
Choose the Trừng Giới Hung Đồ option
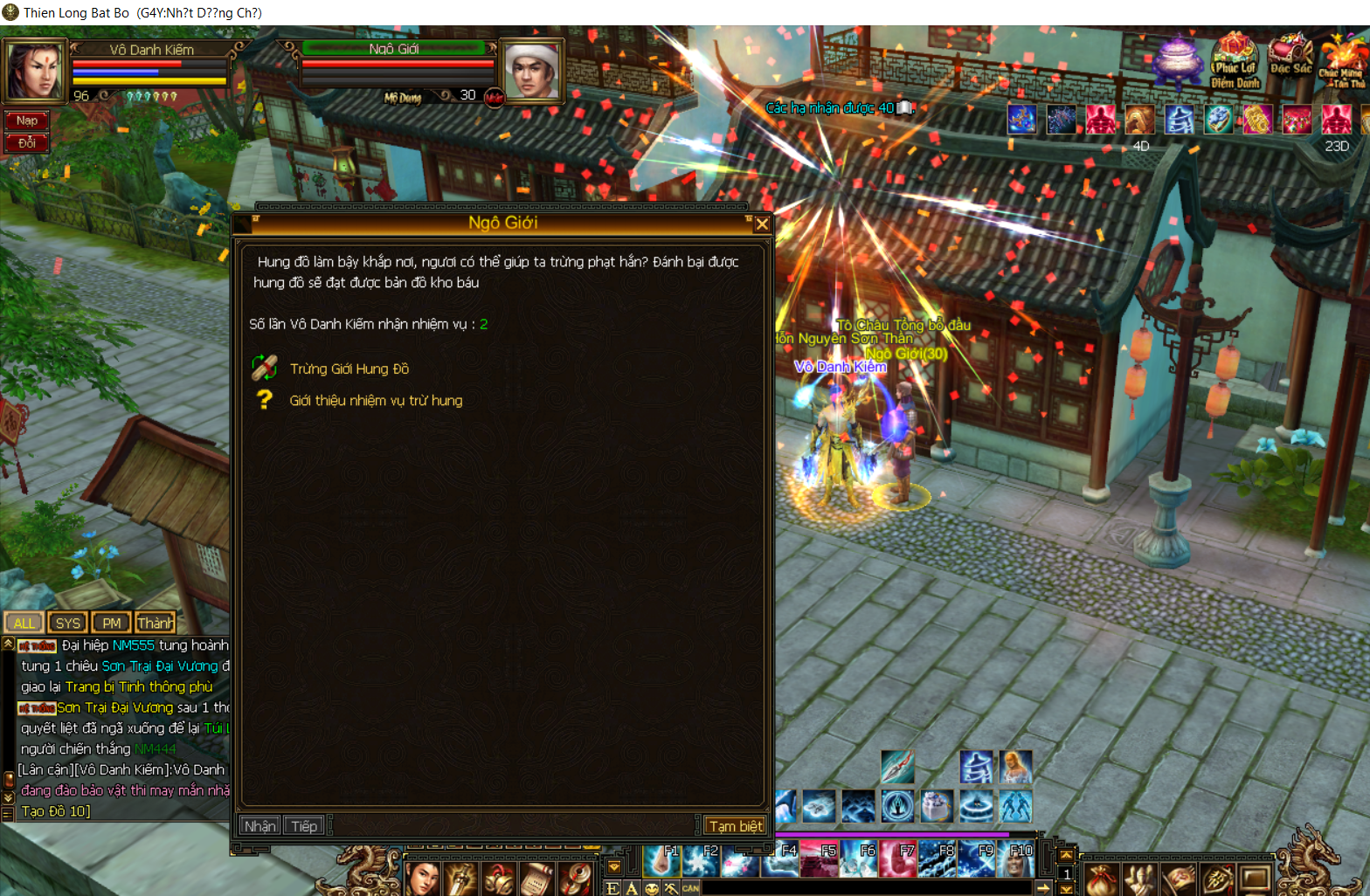(x=349, y=369)
